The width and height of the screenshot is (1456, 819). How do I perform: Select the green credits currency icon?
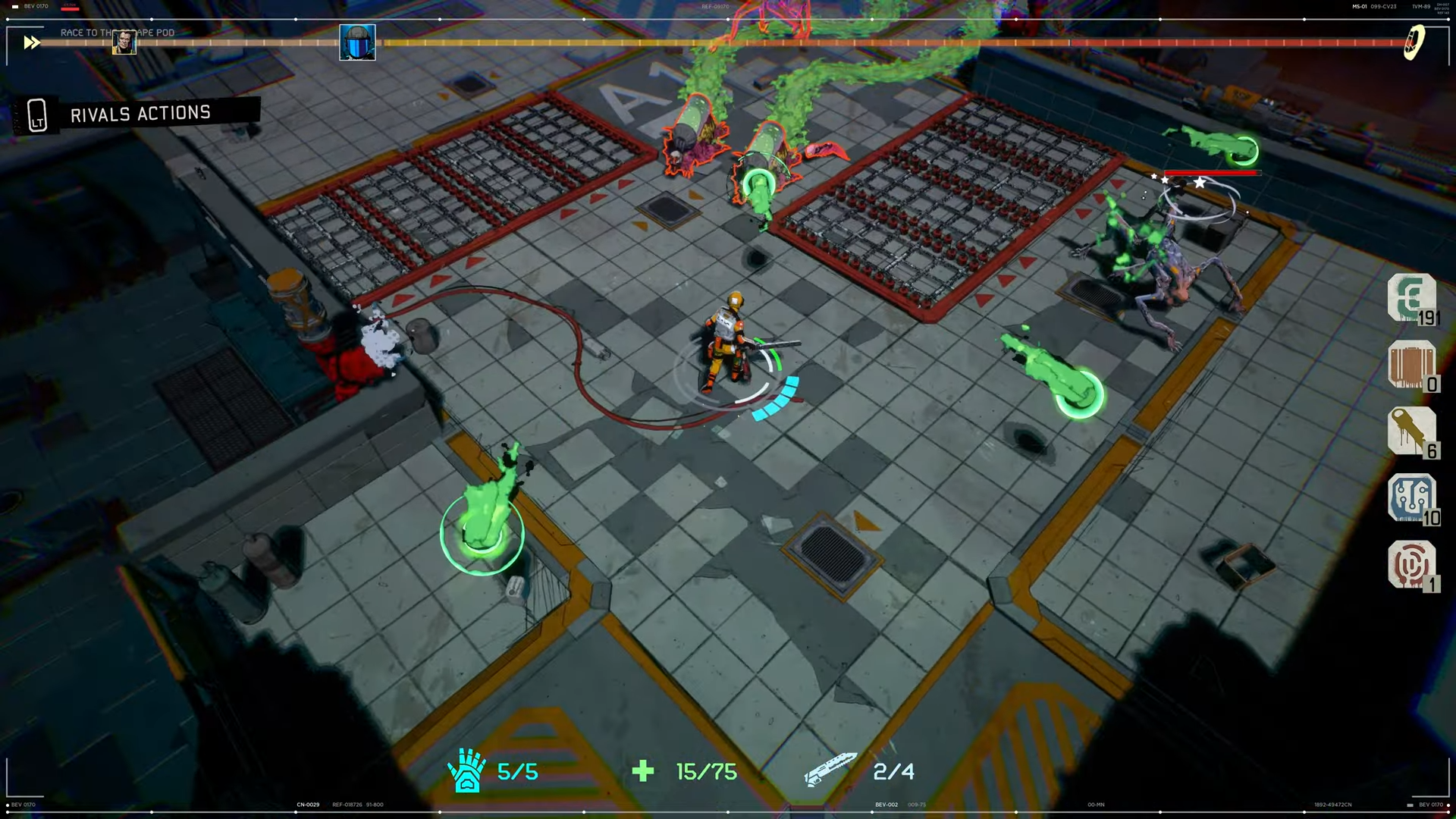pos(1410,297)
